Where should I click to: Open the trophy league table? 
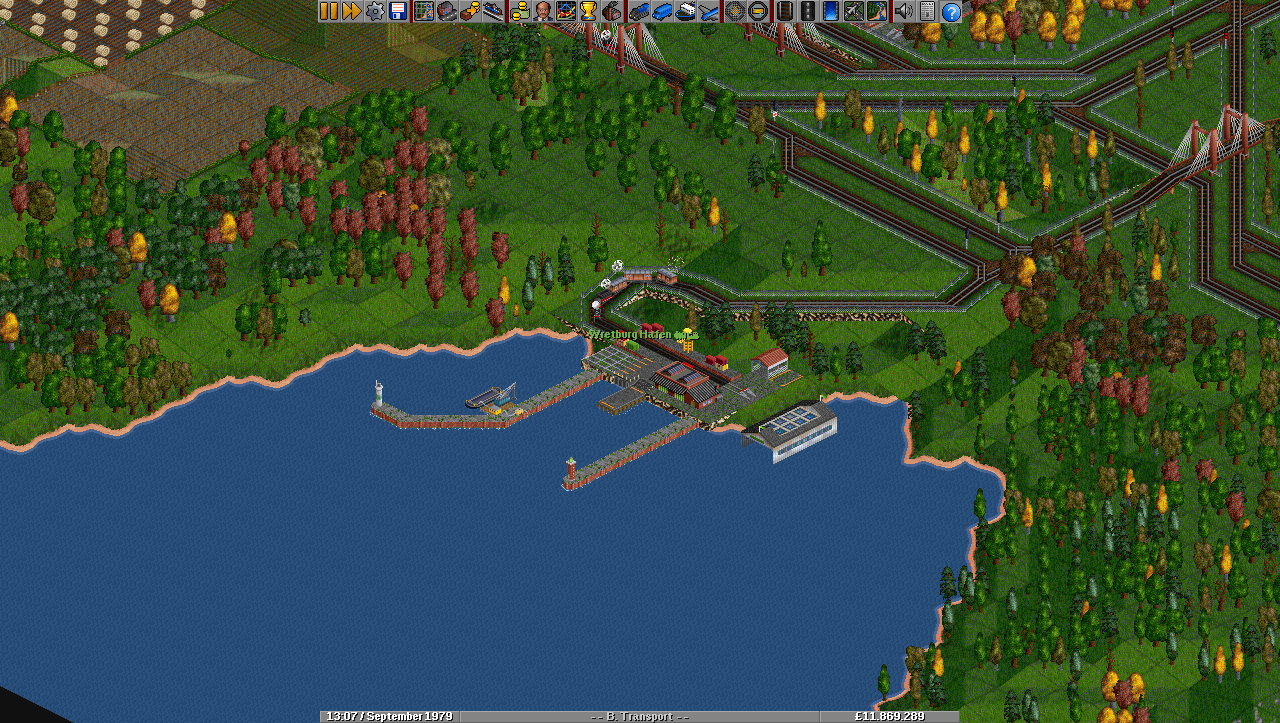coord(588,11)
